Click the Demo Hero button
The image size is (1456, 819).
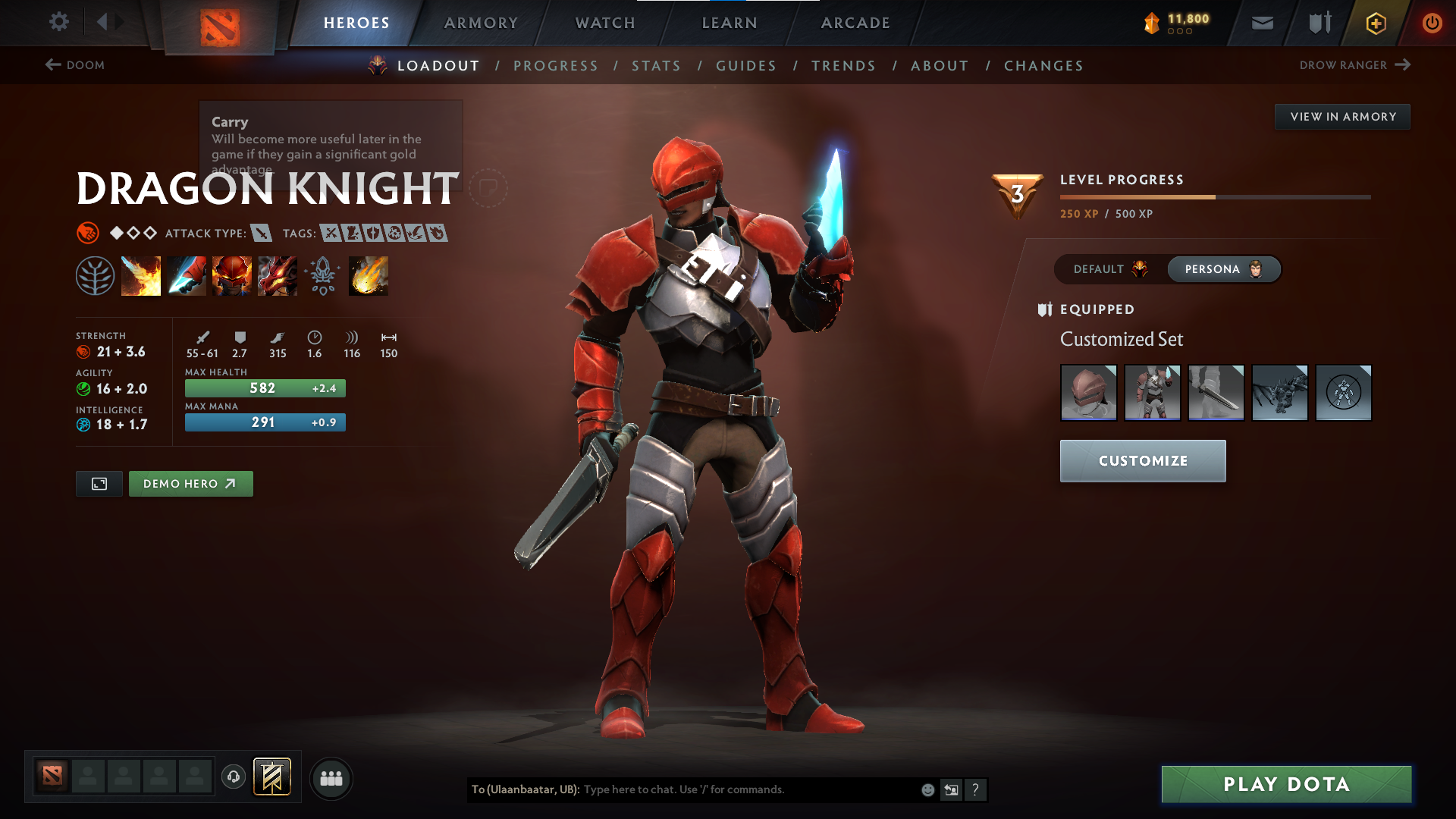190,483
